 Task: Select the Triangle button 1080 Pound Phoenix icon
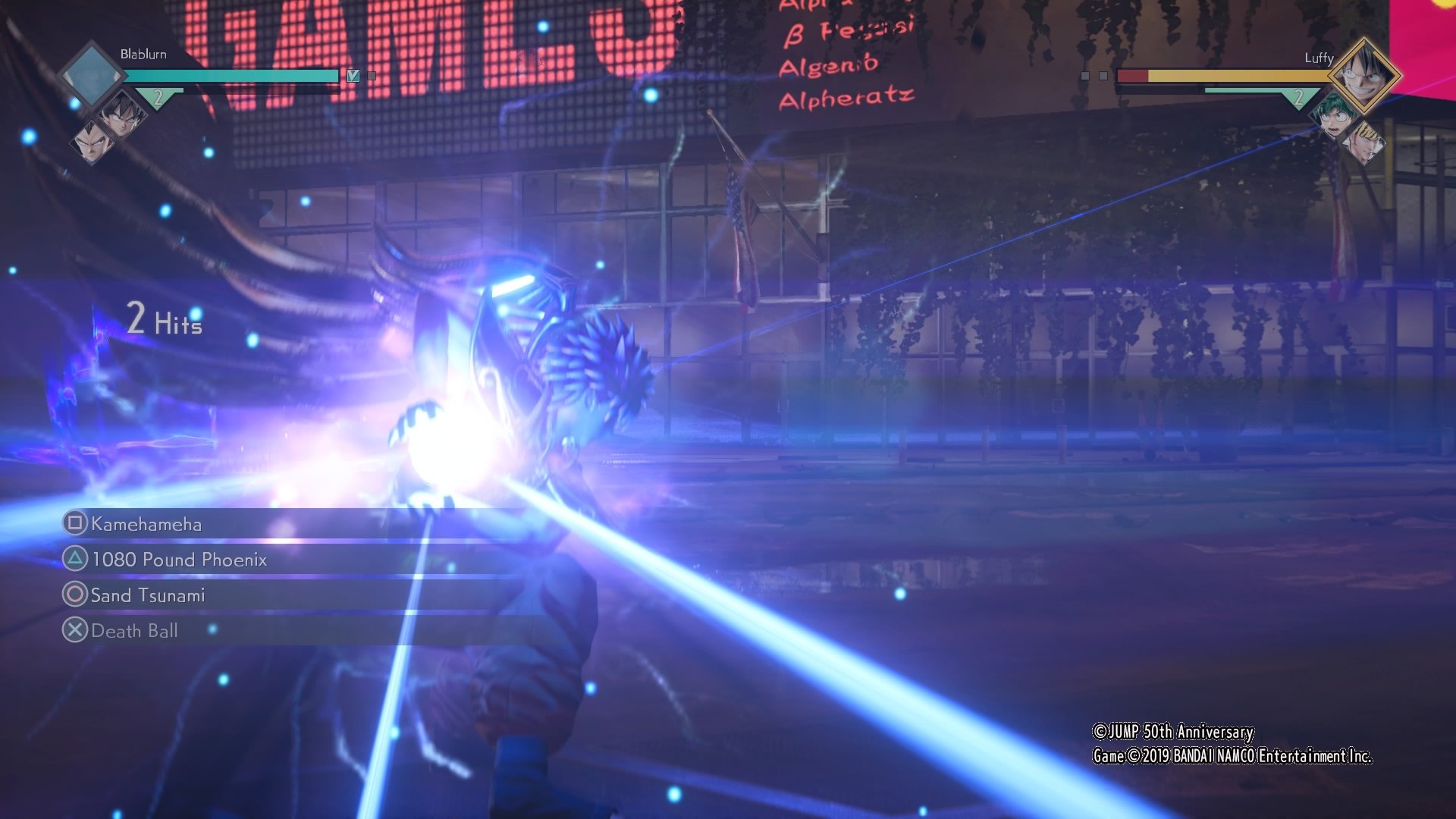75,560
